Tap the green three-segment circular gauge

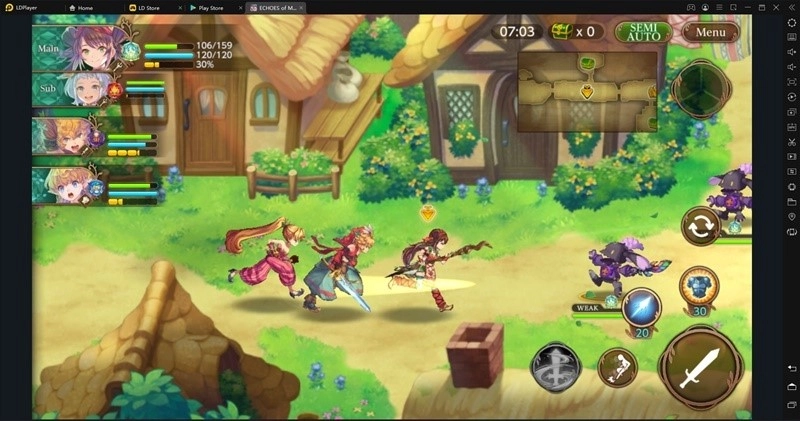[x=701, y=89]
